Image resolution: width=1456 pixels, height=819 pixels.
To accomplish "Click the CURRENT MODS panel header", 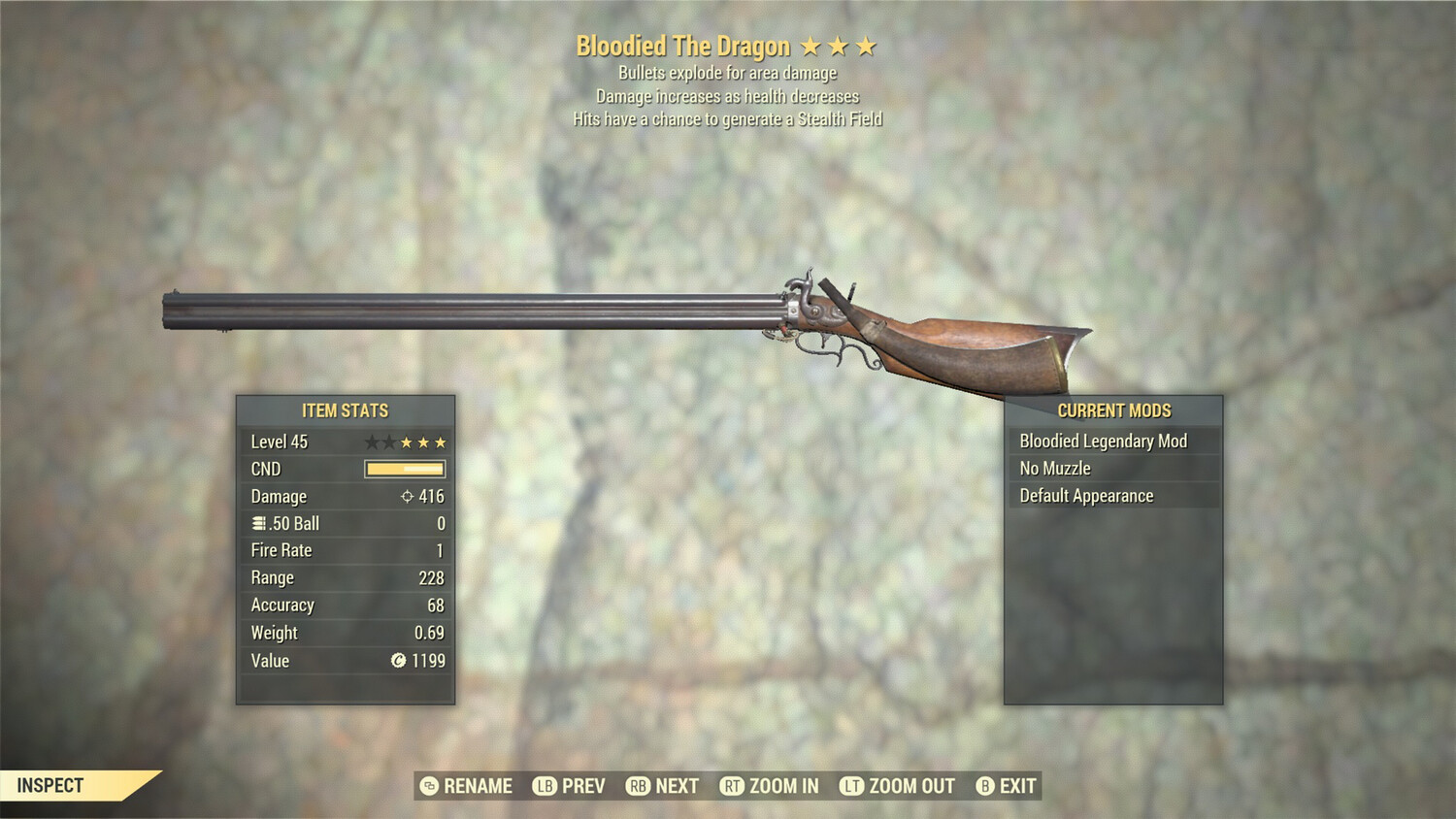I will 1114,409.
